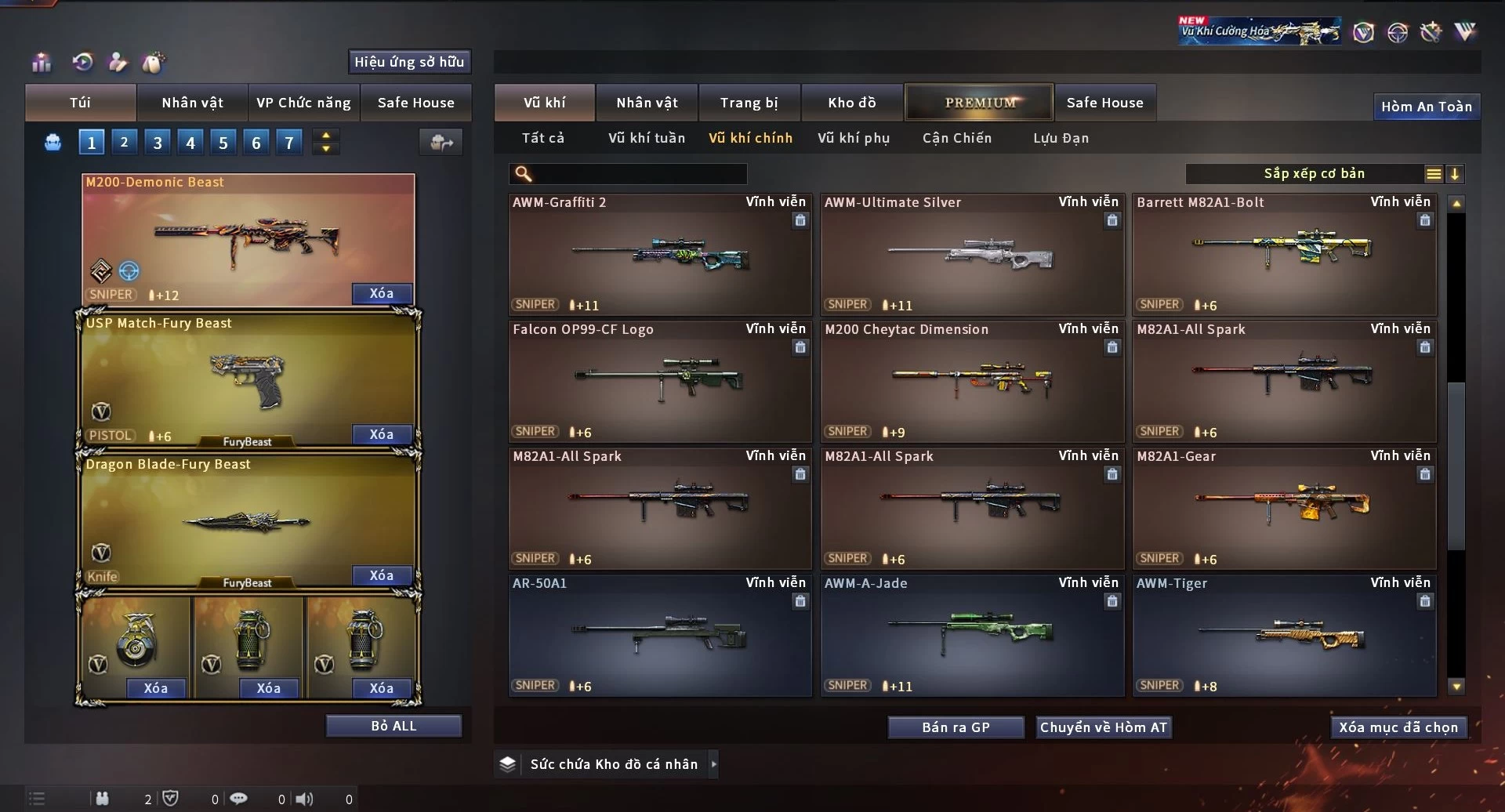Screen dimensions: 1505x812
Task: Click Chuyển về Hòm AT button
Action: [1103, 727]
